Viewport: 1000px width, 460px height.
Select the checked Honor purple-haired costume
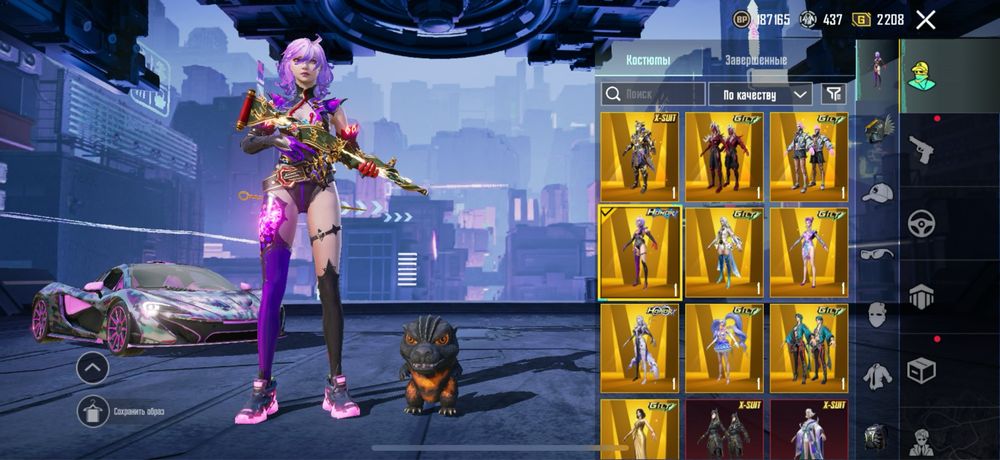click(x=640, y=253)
